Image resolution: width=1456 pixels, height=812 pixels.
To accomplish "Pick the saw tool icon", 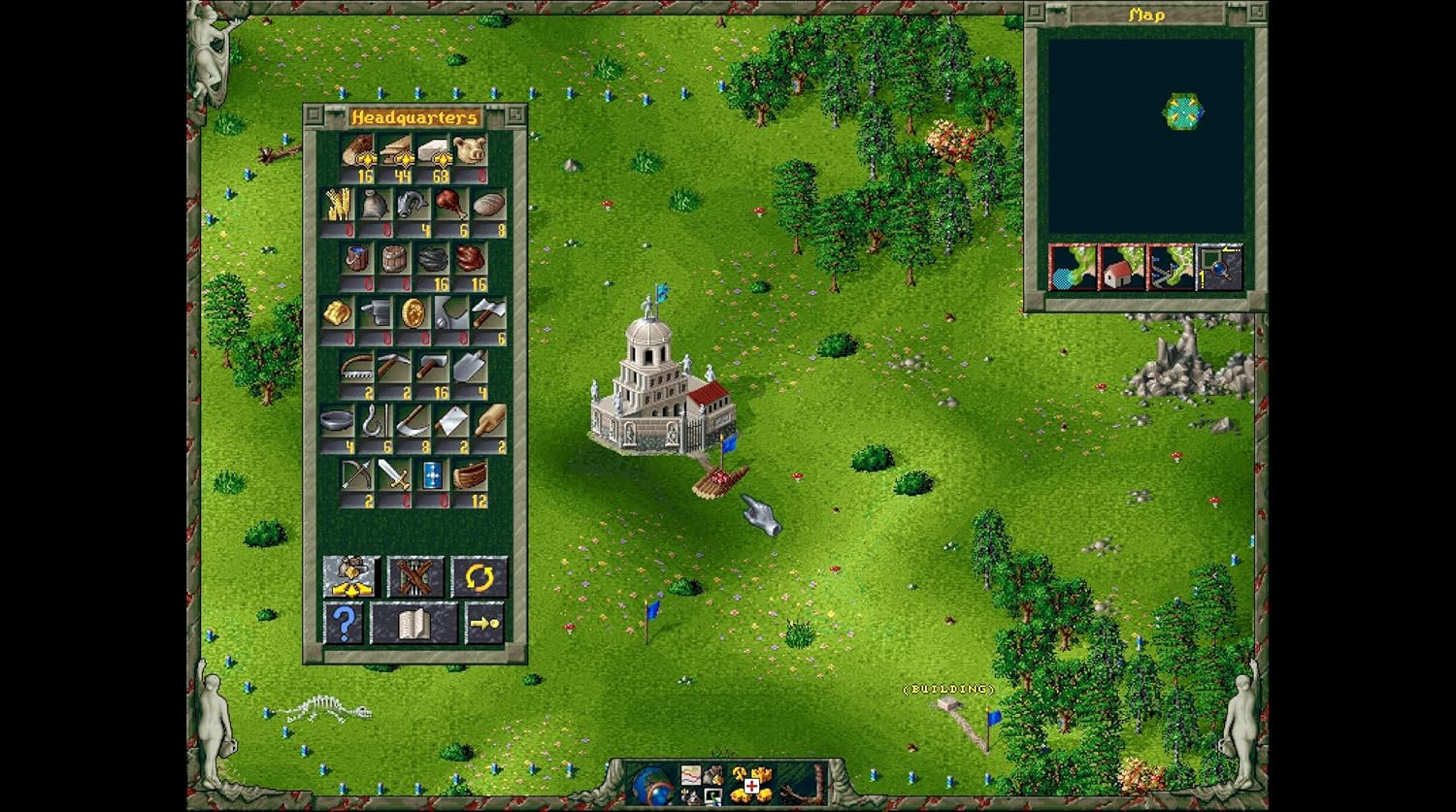I will point(356,367).
